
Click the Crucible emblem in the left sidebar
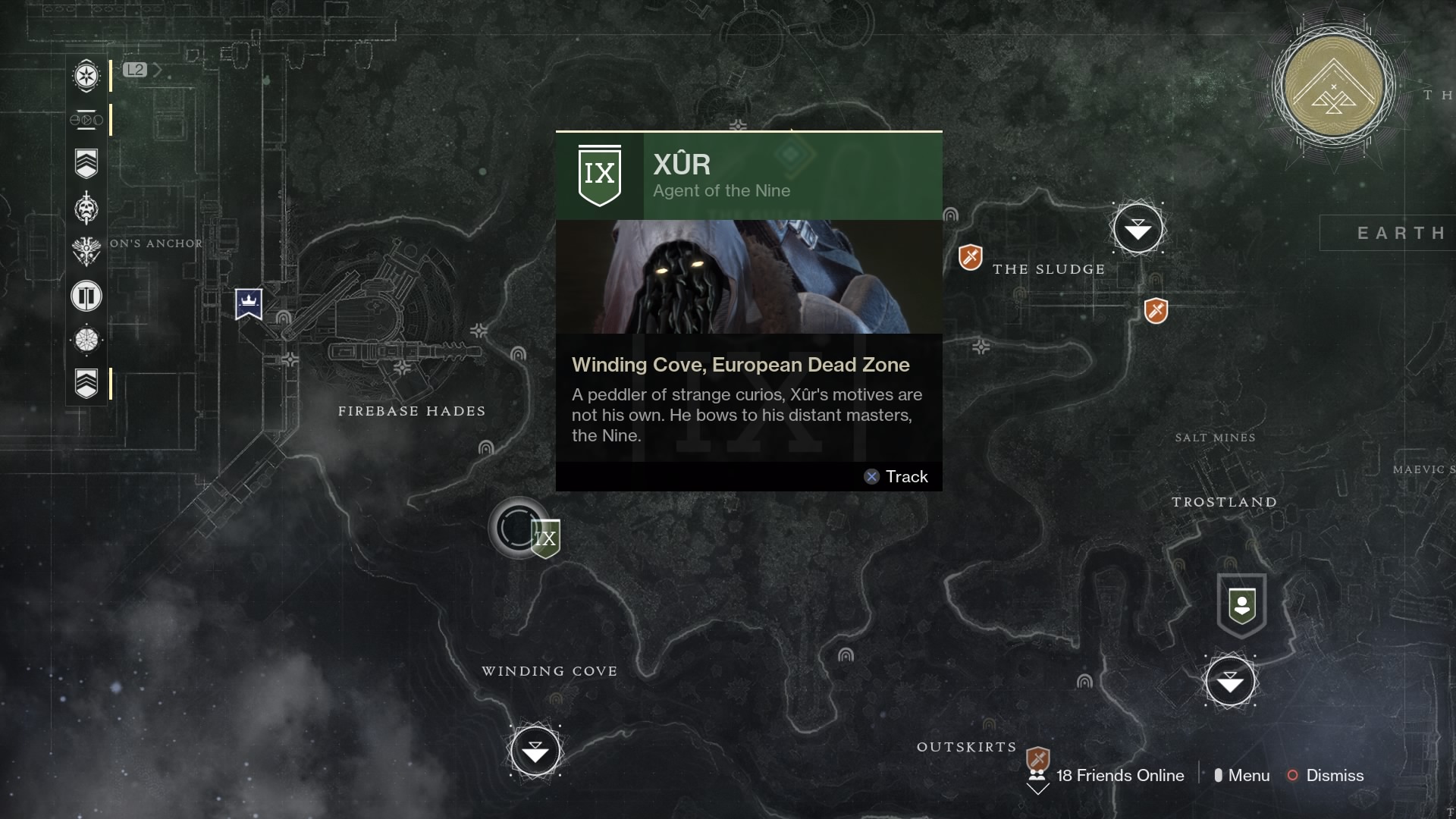coord(86,251)
